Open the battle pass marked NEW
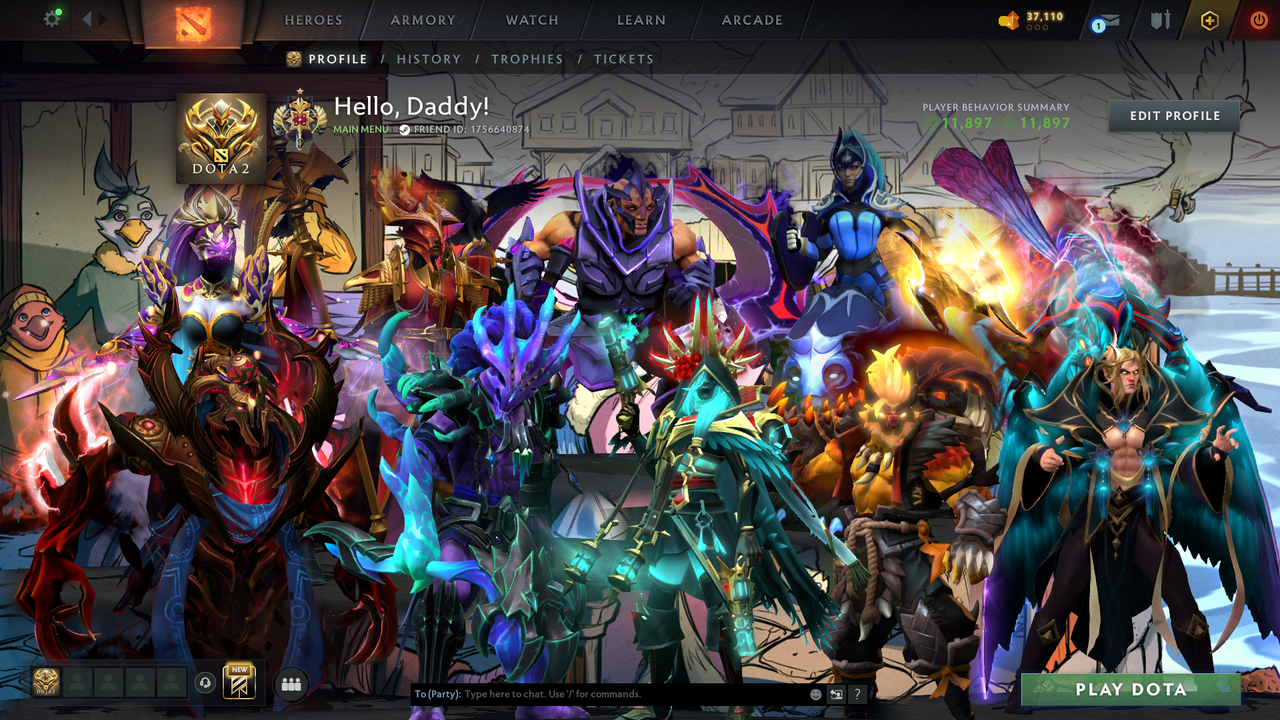 click(237, 681)
